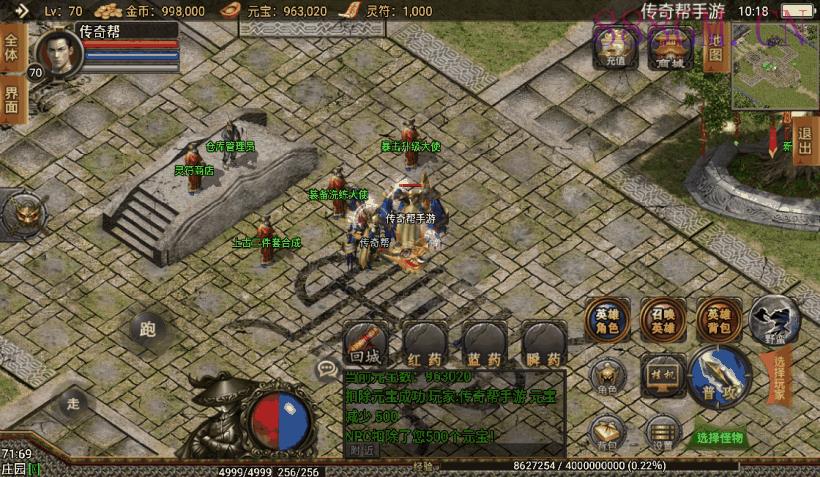
Task: Toggle the 挂机 auto-battle button
Action: 660,372
